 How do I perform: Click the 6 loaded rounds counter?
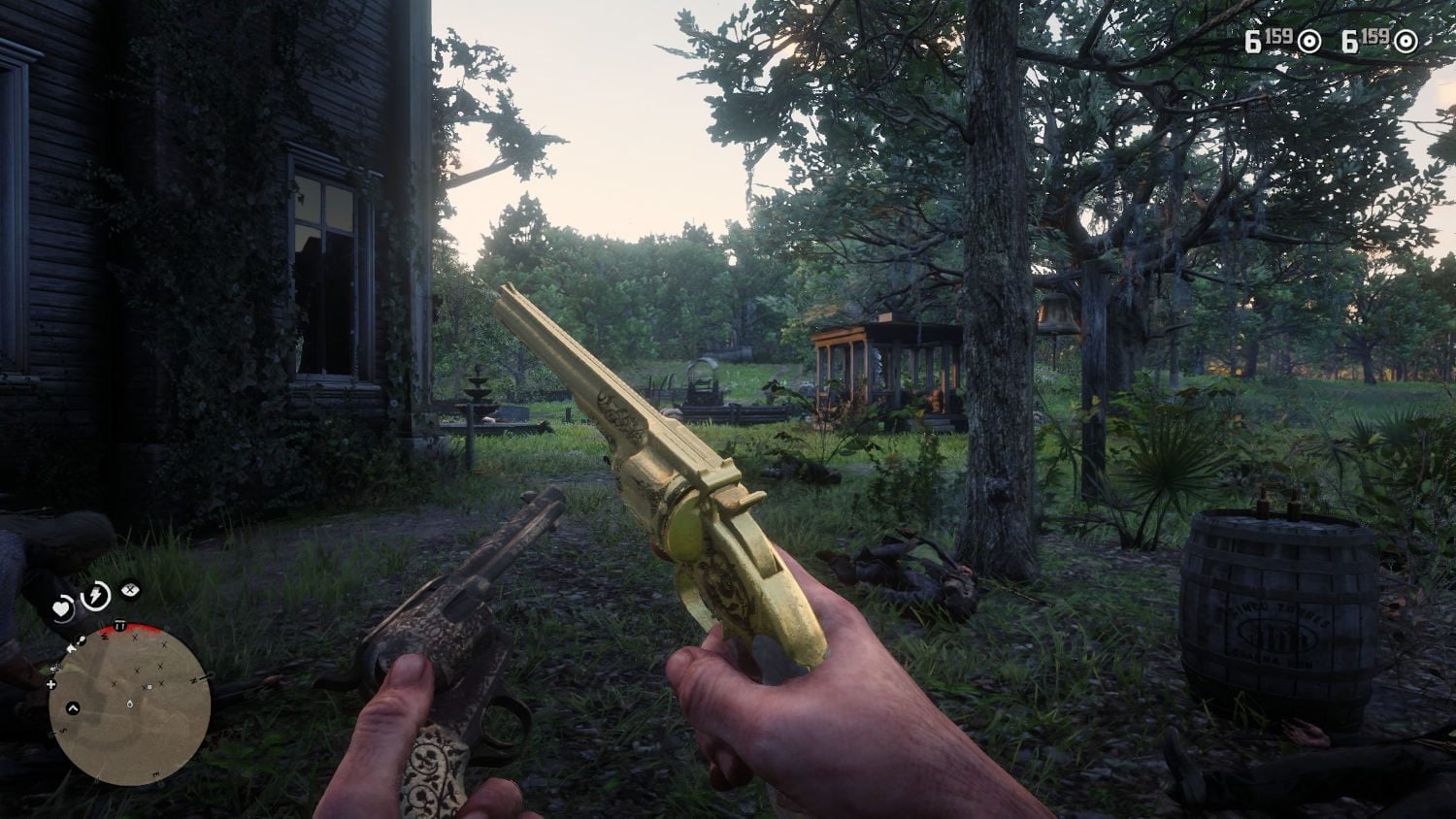click(x=1253, y=42)
